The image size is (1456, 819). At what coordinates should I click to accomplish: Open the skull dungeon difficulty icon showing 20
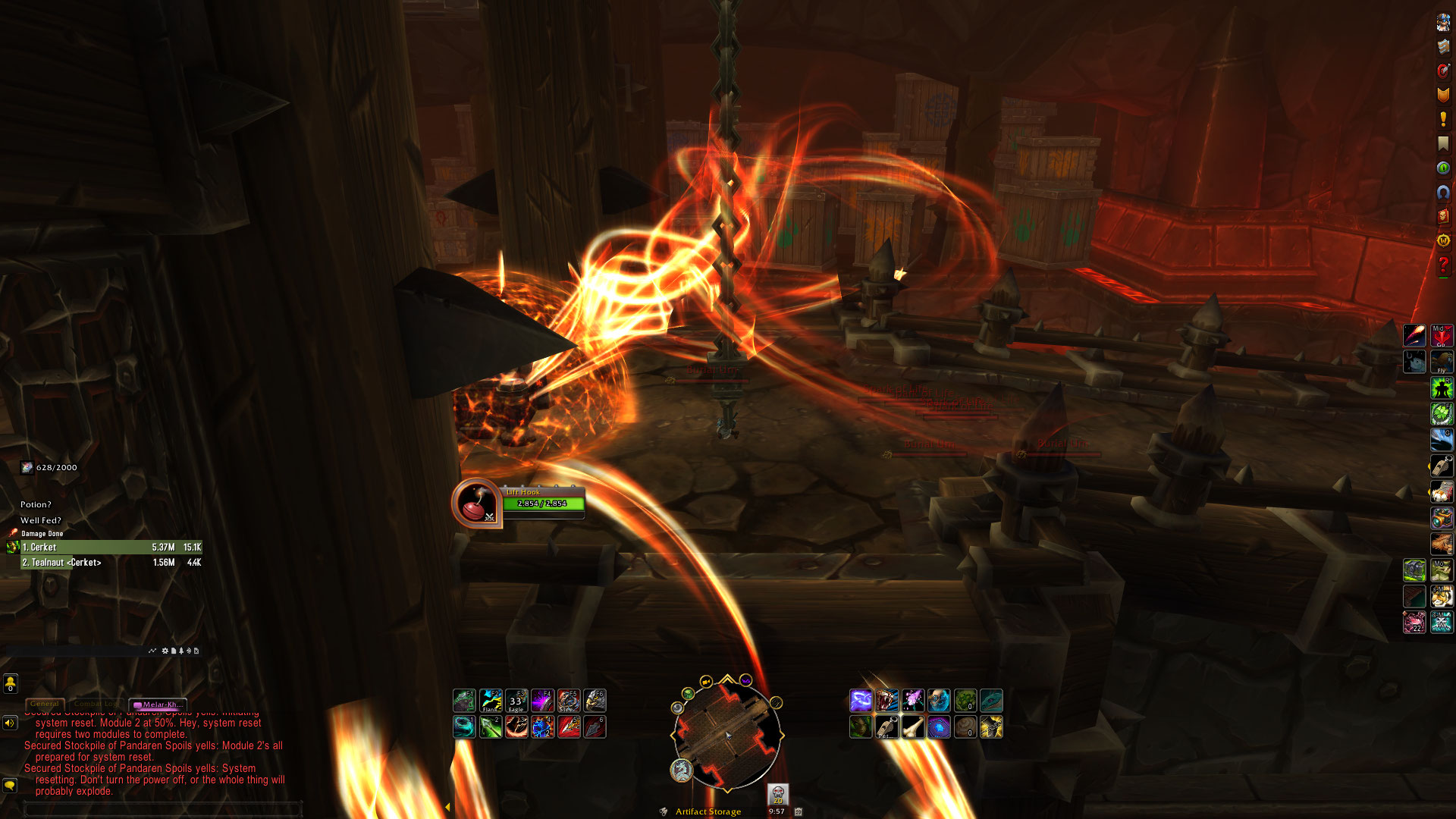pos(777,794)
